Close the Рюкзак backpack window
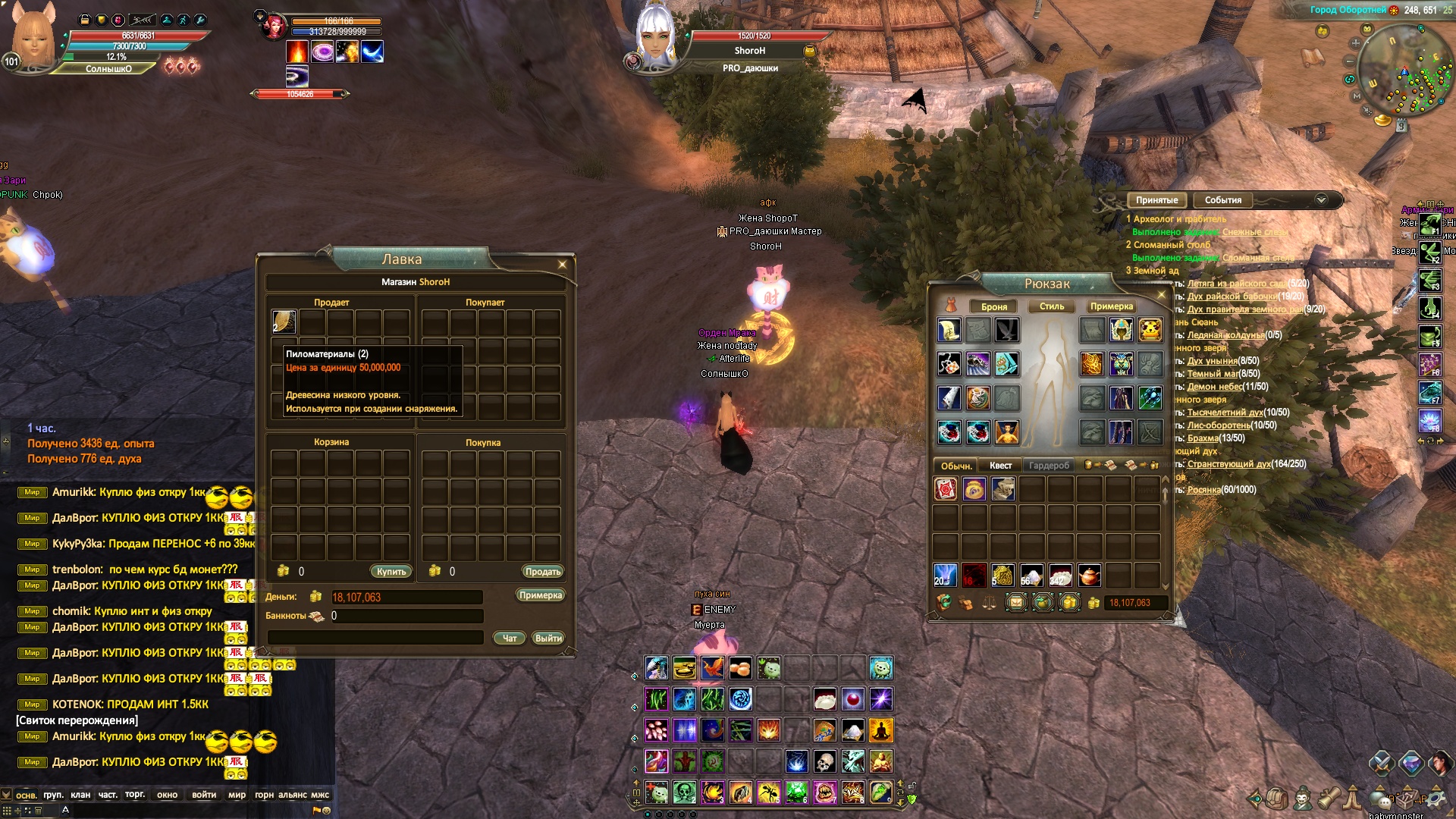This screenshot has width=1456, height=819. pos(1161,294)
